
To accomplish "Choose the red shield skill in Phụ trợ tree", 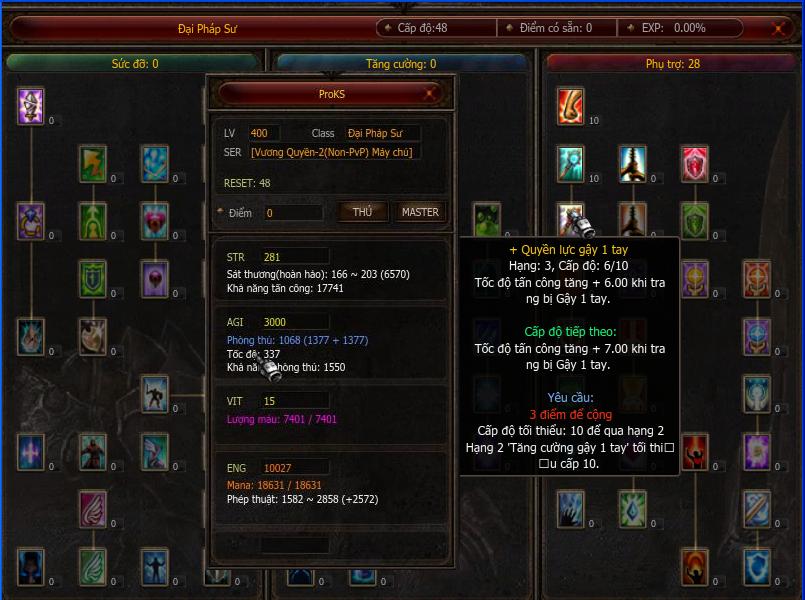I will coord(695,163).
